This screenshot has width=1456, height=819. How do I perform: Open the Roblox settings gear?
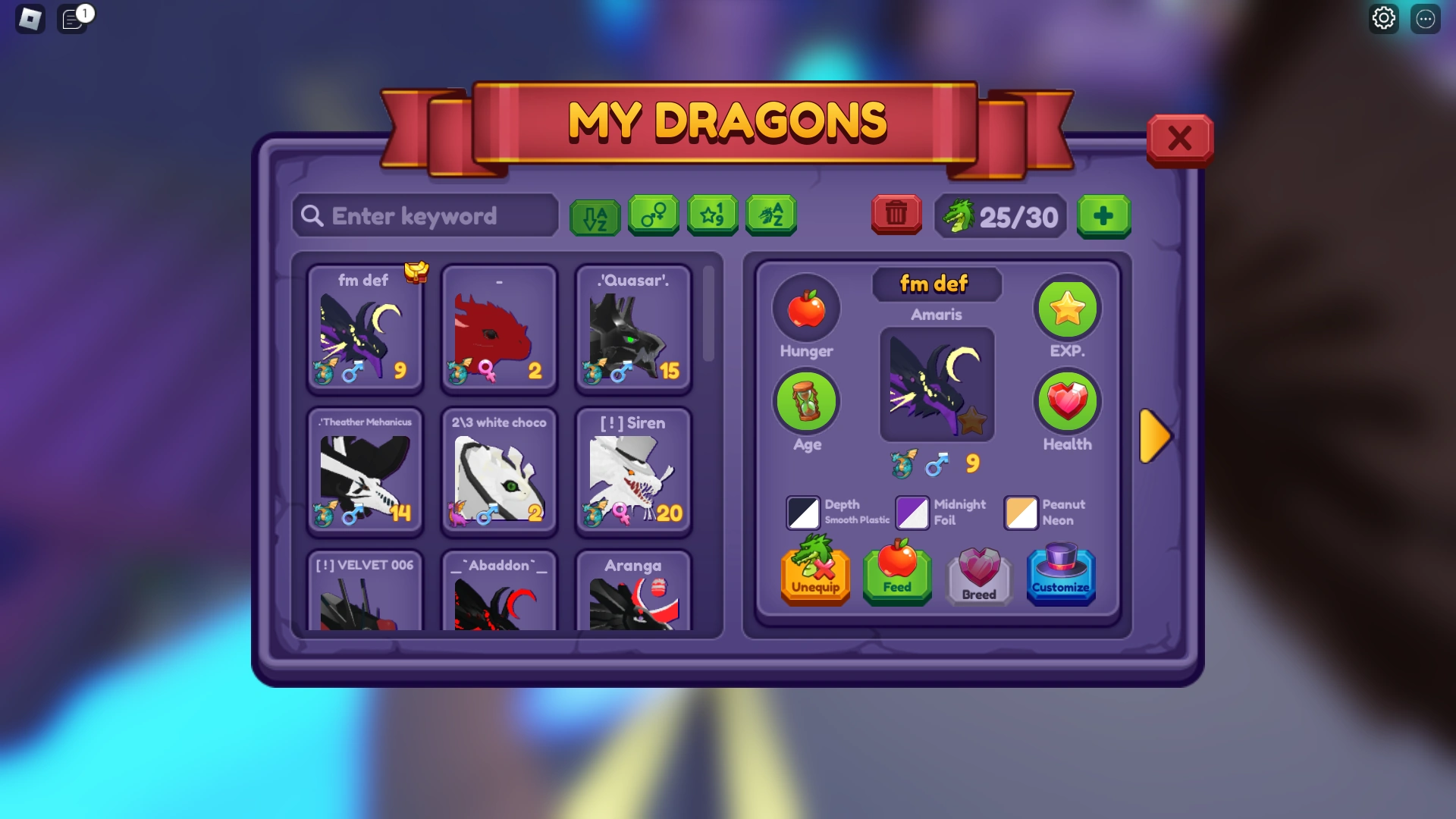[x=1383, y=18]
